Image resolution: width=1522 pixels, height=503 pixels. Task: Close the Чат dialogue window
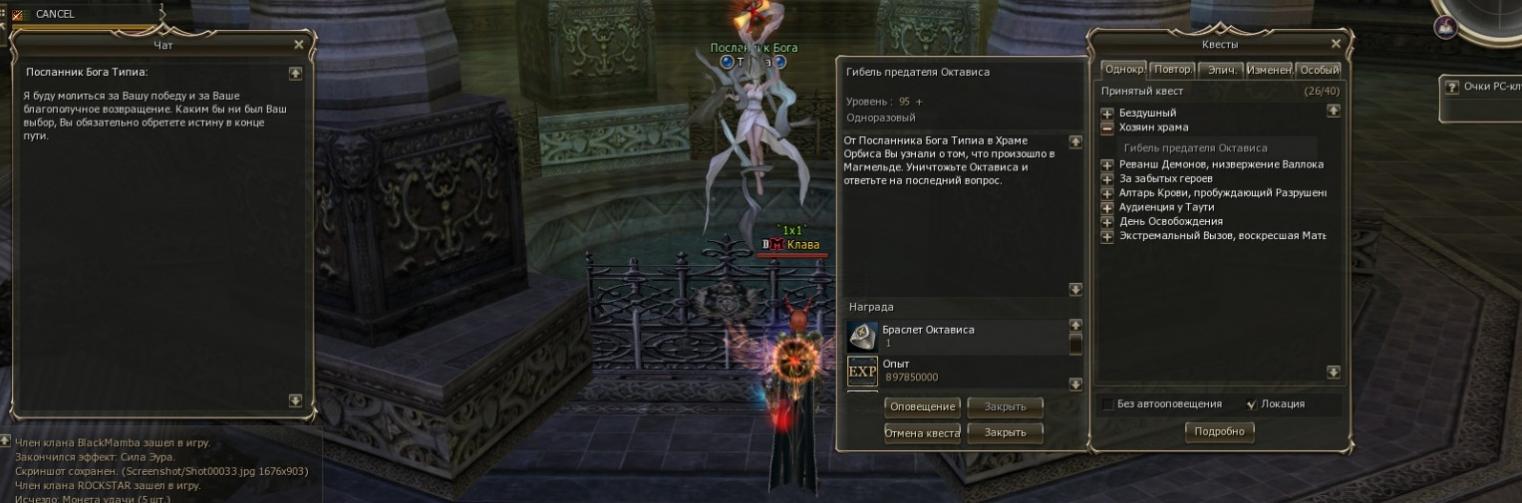coord(298,45)
